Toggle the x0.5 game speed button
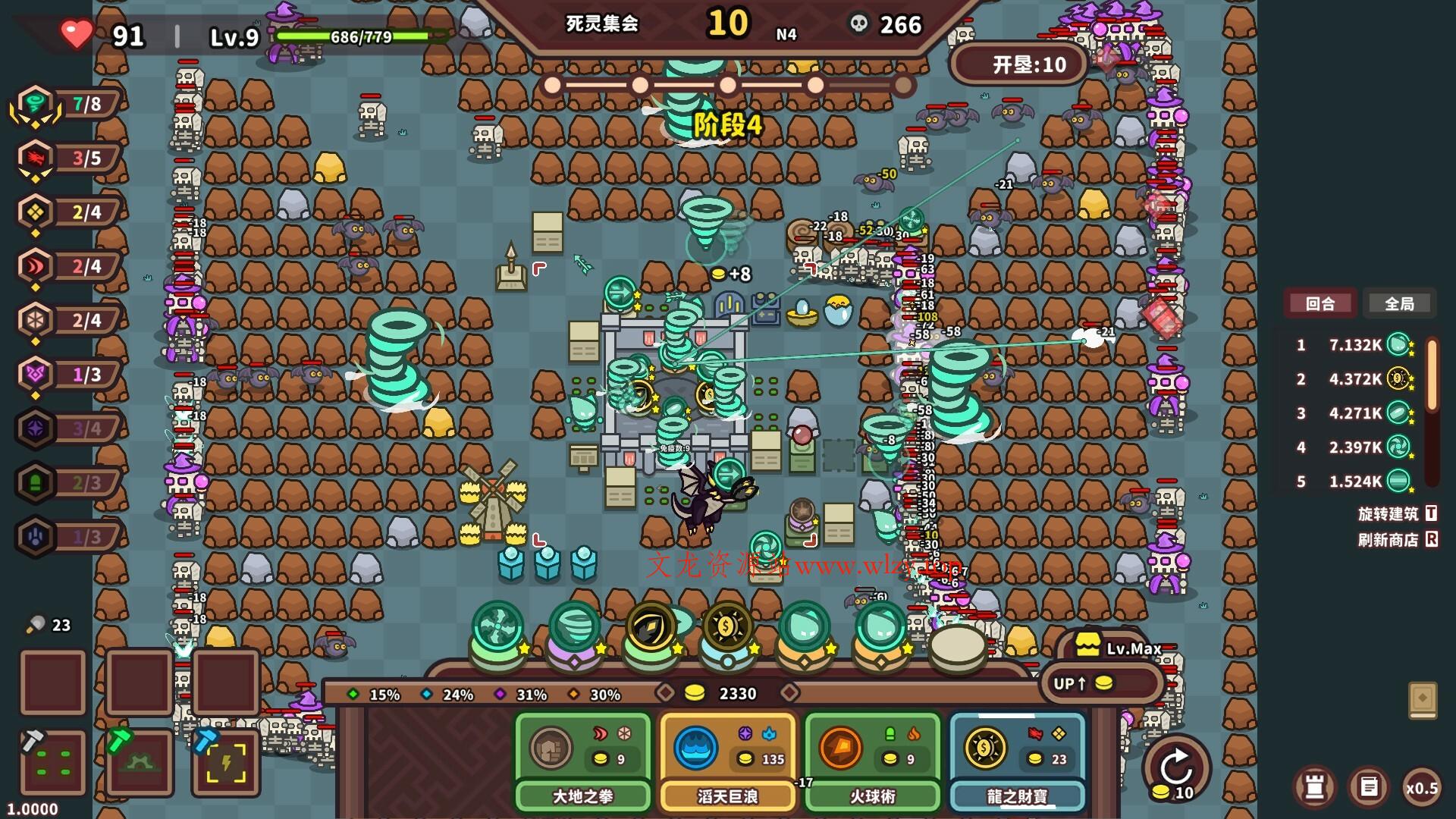The width and height of the screenshot is (1456, 819). 1421,788
